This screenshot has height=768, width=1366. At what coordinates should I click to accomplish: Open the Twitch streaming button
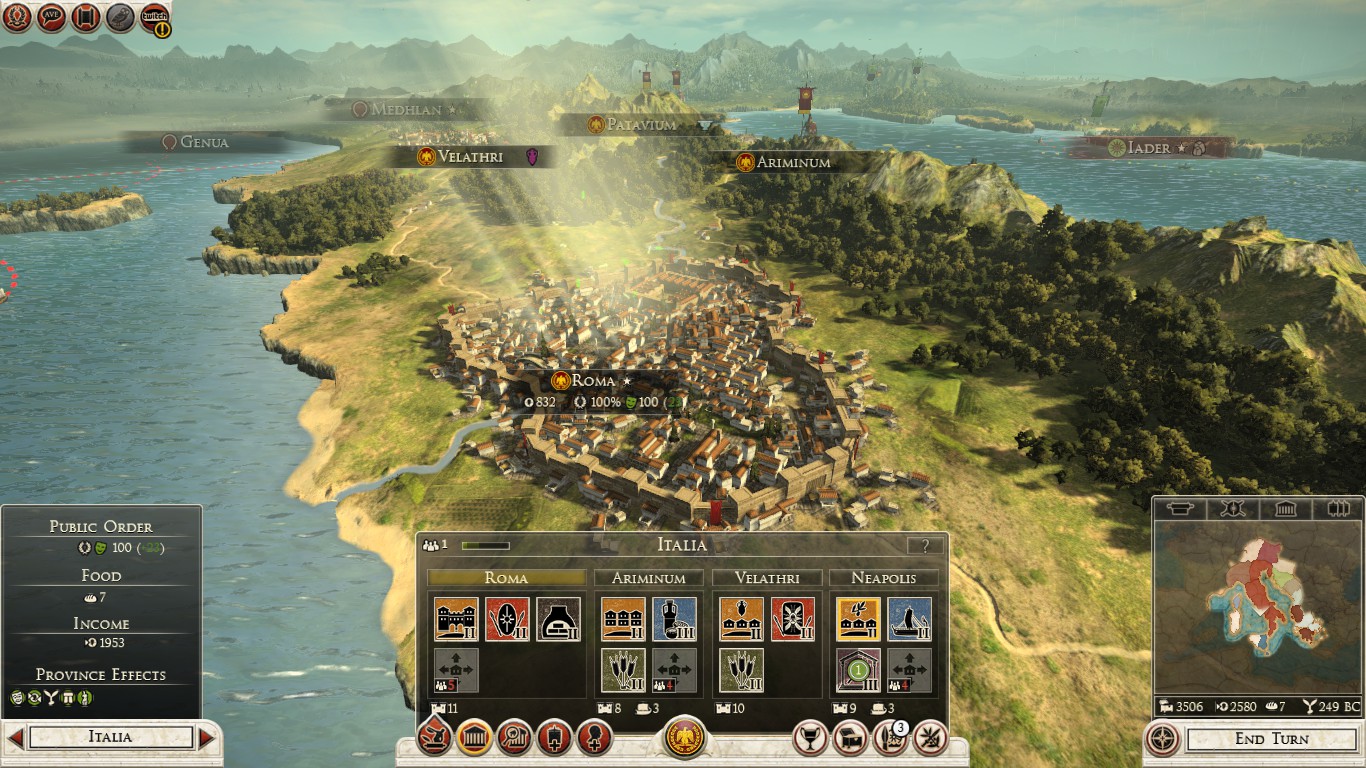coord(154,17)
